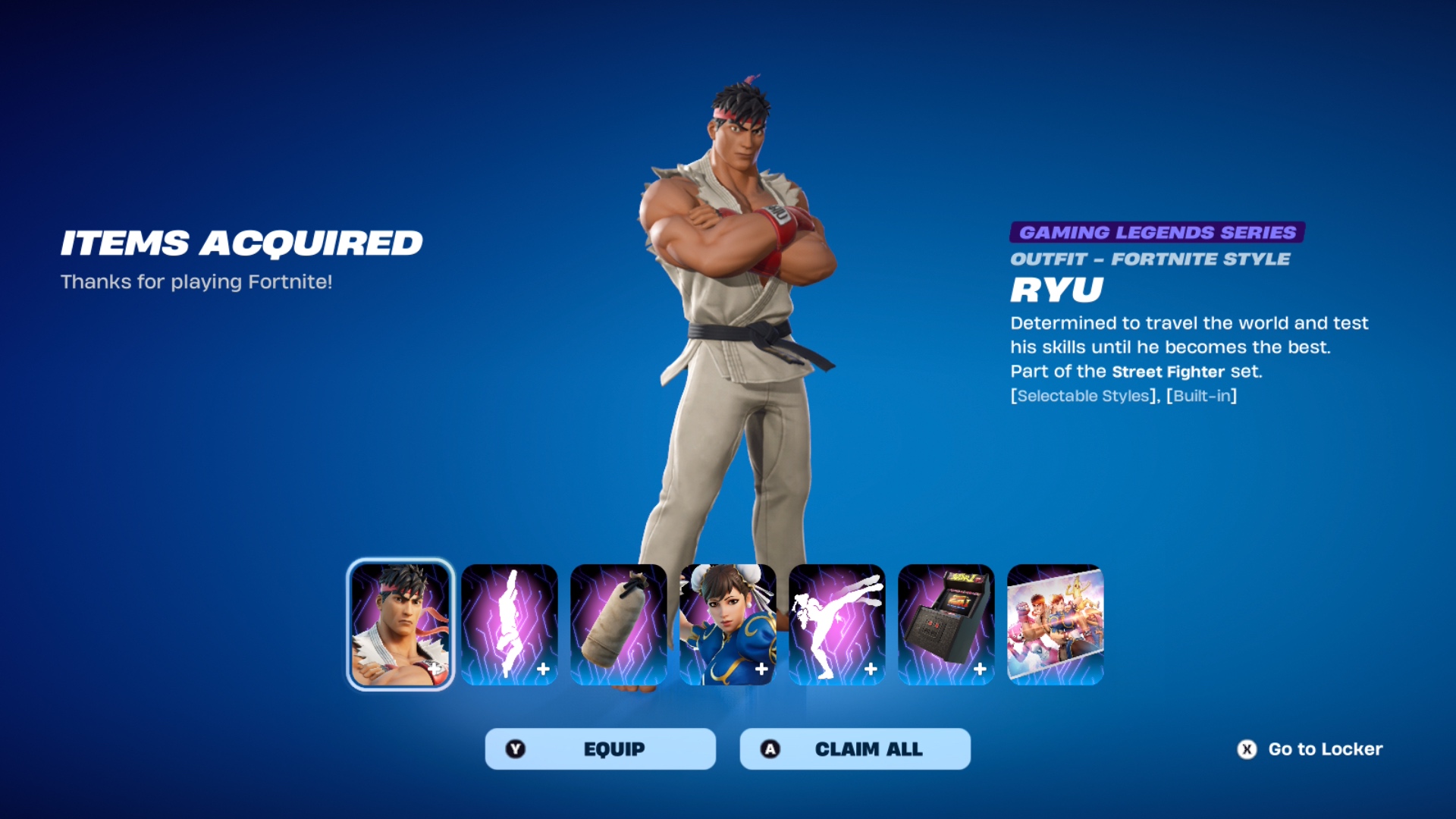Claim all acquired items
This screenshot has width=1456, height=819.
point(855,749)
